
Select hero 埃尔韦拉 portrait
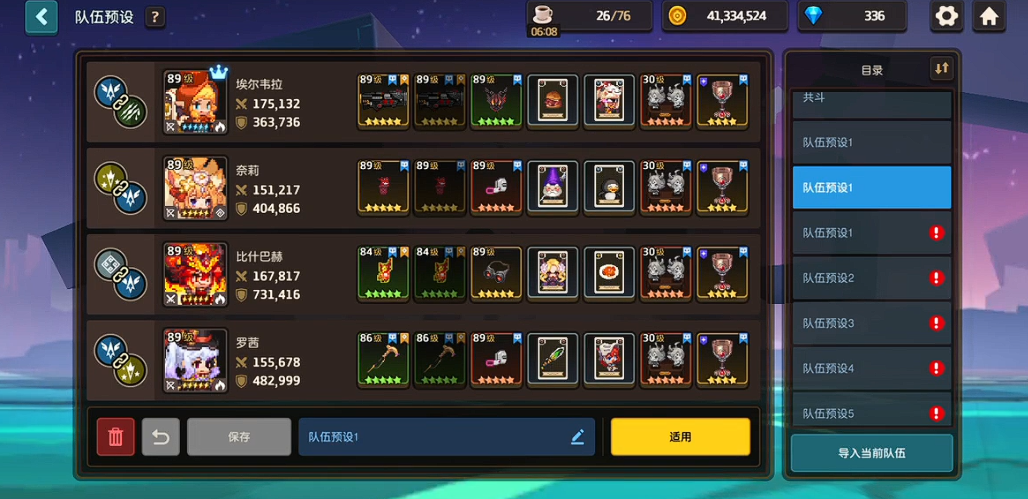point(195,102)
